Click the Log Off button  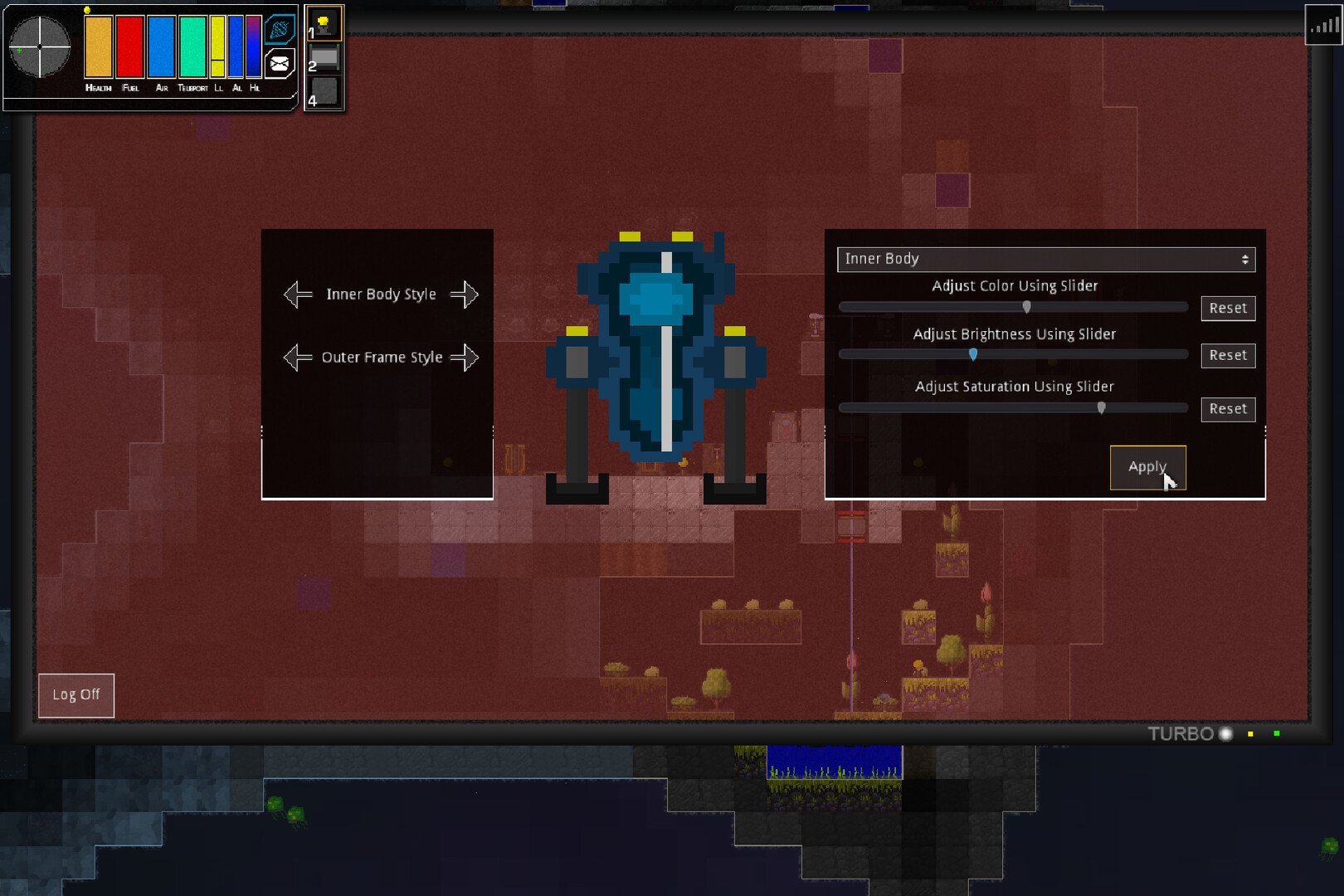[76, 695]
